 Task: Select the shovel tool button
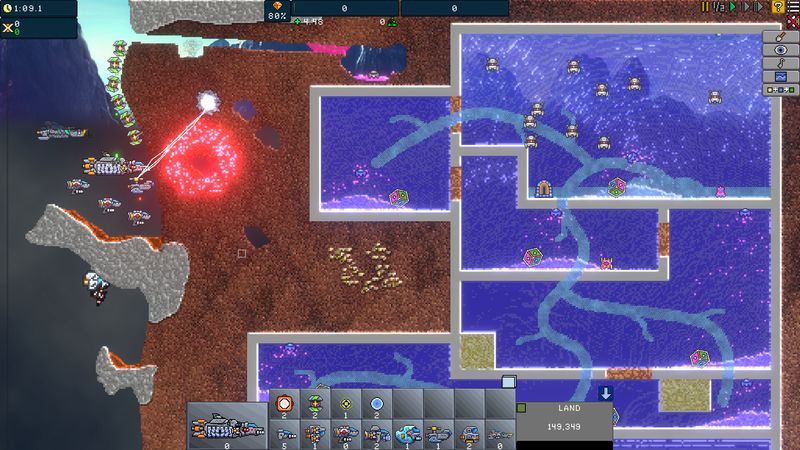click(x=780, y=38)
